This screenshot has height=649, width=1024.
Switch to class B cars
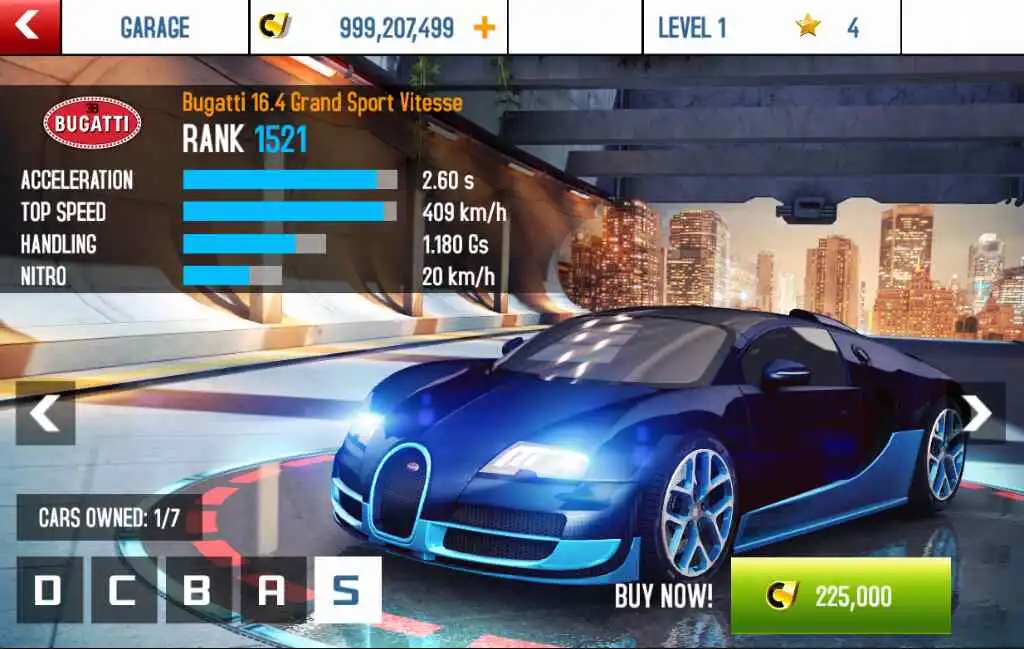[x=198, y=590]
